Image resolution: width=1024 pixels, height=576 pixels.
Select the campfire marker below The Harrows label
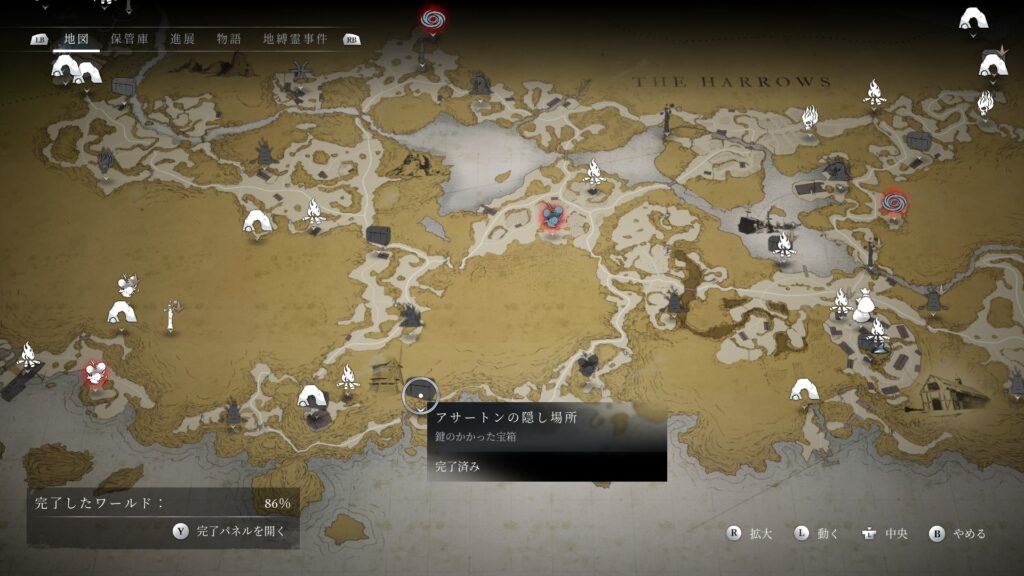coord(809,117)
